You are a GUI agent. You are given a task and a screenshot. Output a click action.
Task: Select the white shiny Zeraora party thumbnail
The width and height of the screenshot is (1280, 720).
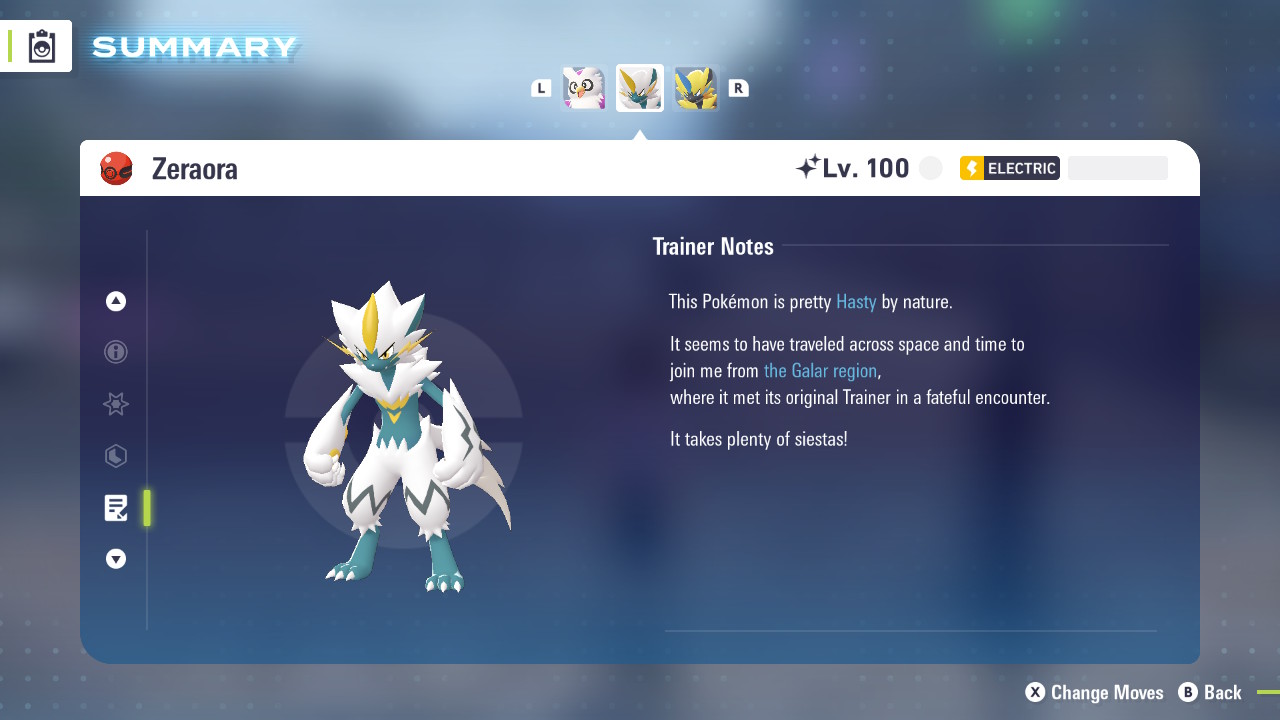pos(640,88)
